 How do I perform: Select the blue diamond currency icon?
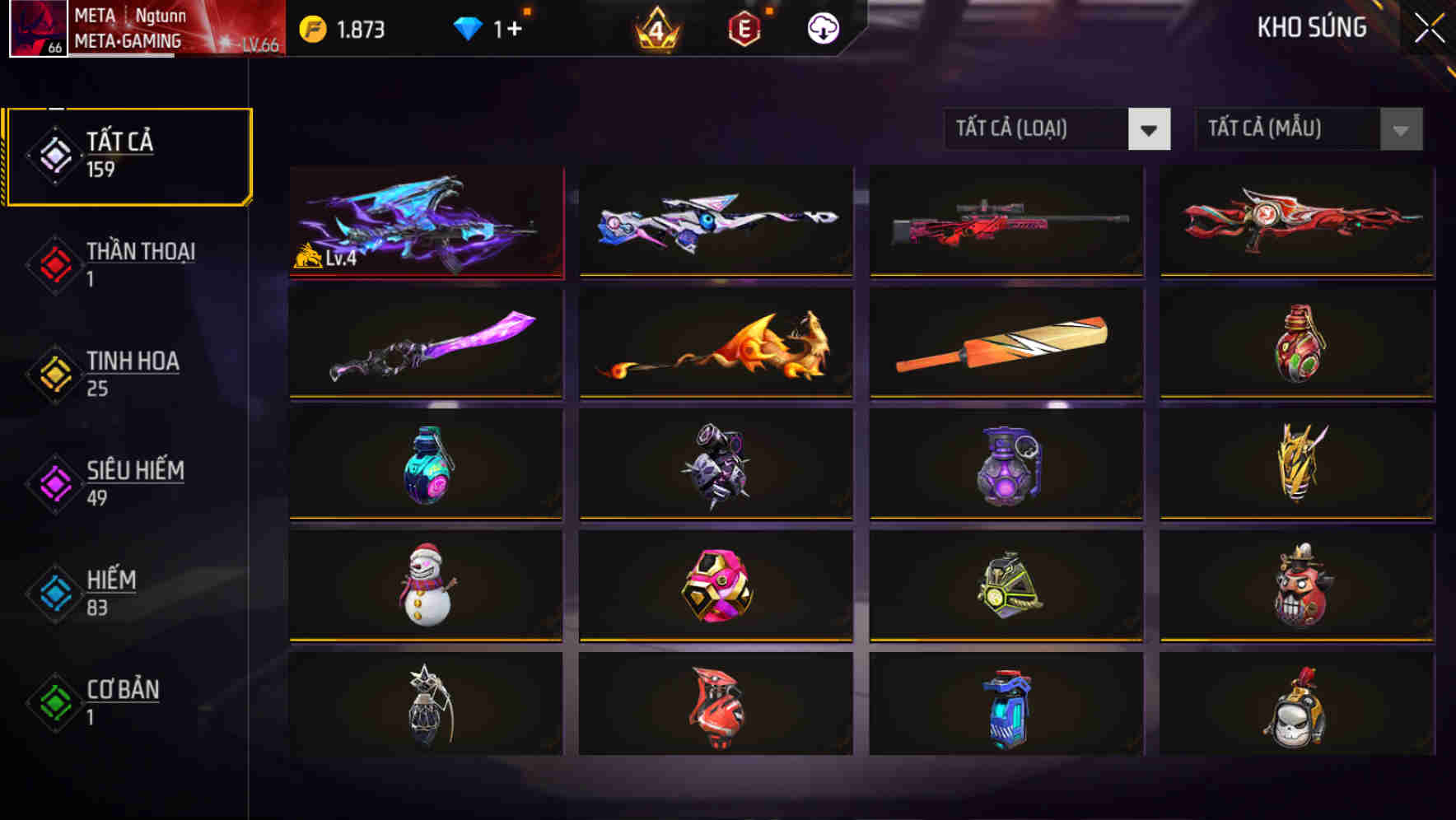coord(470,27)
